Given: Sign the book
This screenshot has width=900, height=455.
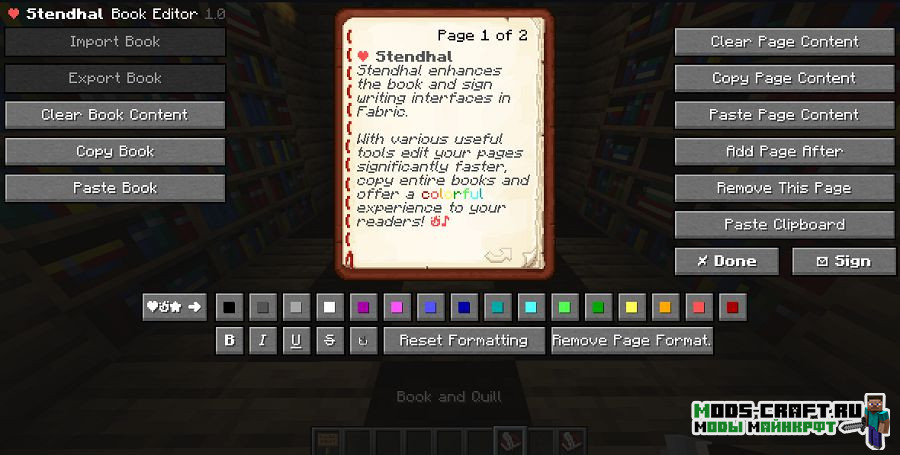Looking at the screenshot, I should pyautogui.click(x=843, y=261).
